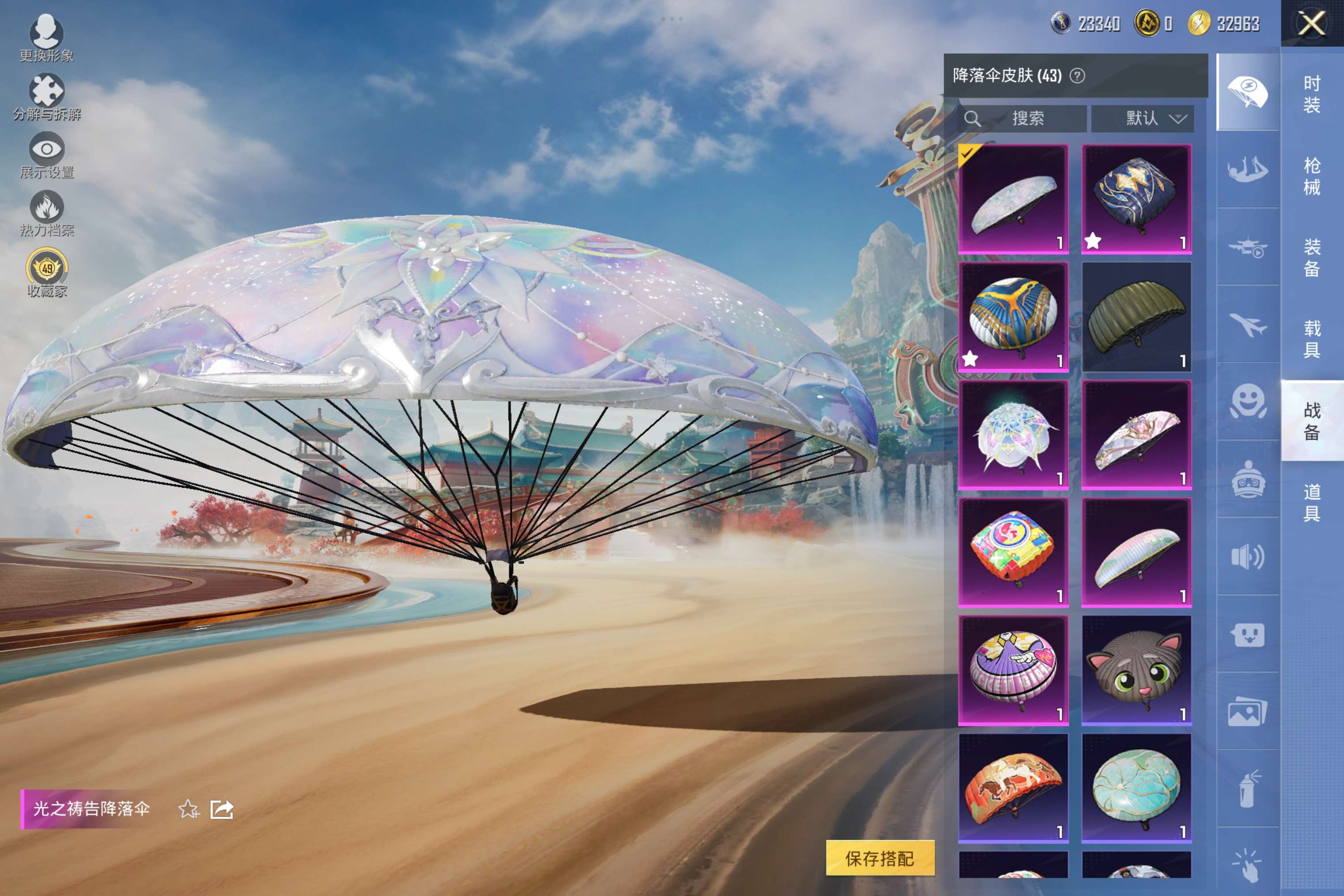Open 分解与拆解 dismantle menu

[x=46, y=97]
